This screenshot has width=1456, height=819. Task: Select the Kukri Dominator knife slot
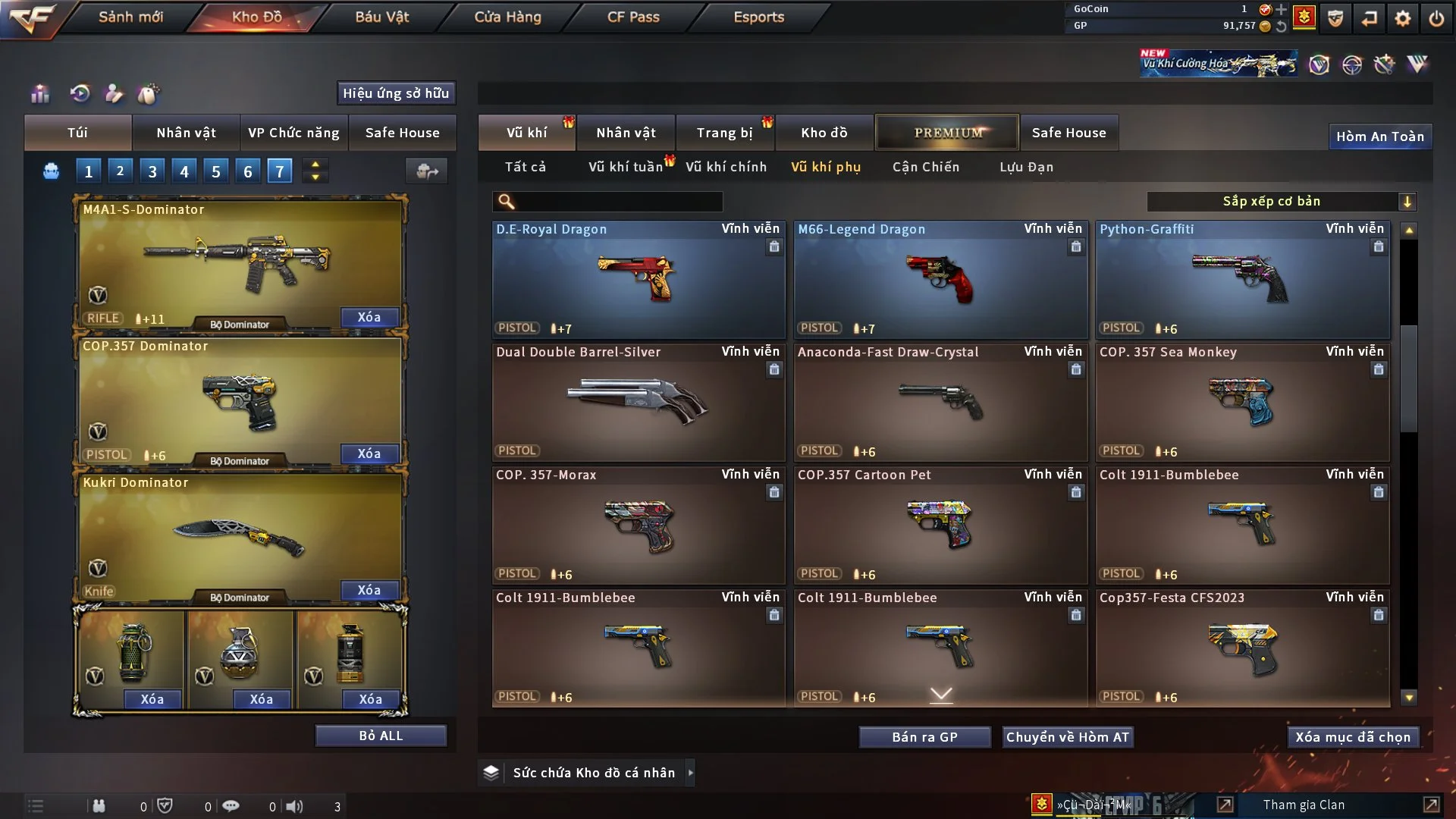point(240,535)
